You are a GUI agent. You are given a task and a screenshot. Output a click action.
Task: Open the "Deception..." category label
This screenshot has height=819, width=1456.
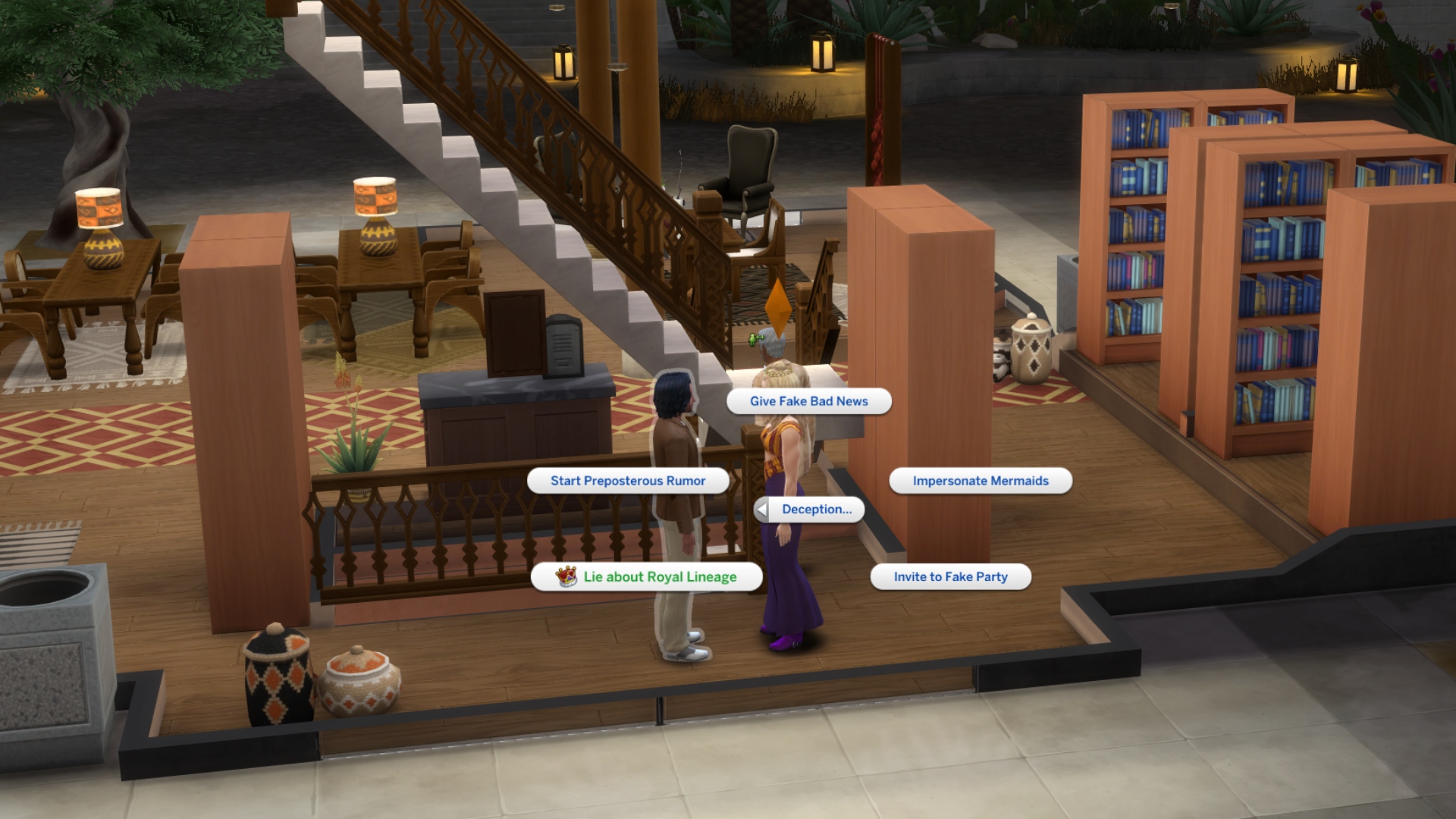pos(815,510)
